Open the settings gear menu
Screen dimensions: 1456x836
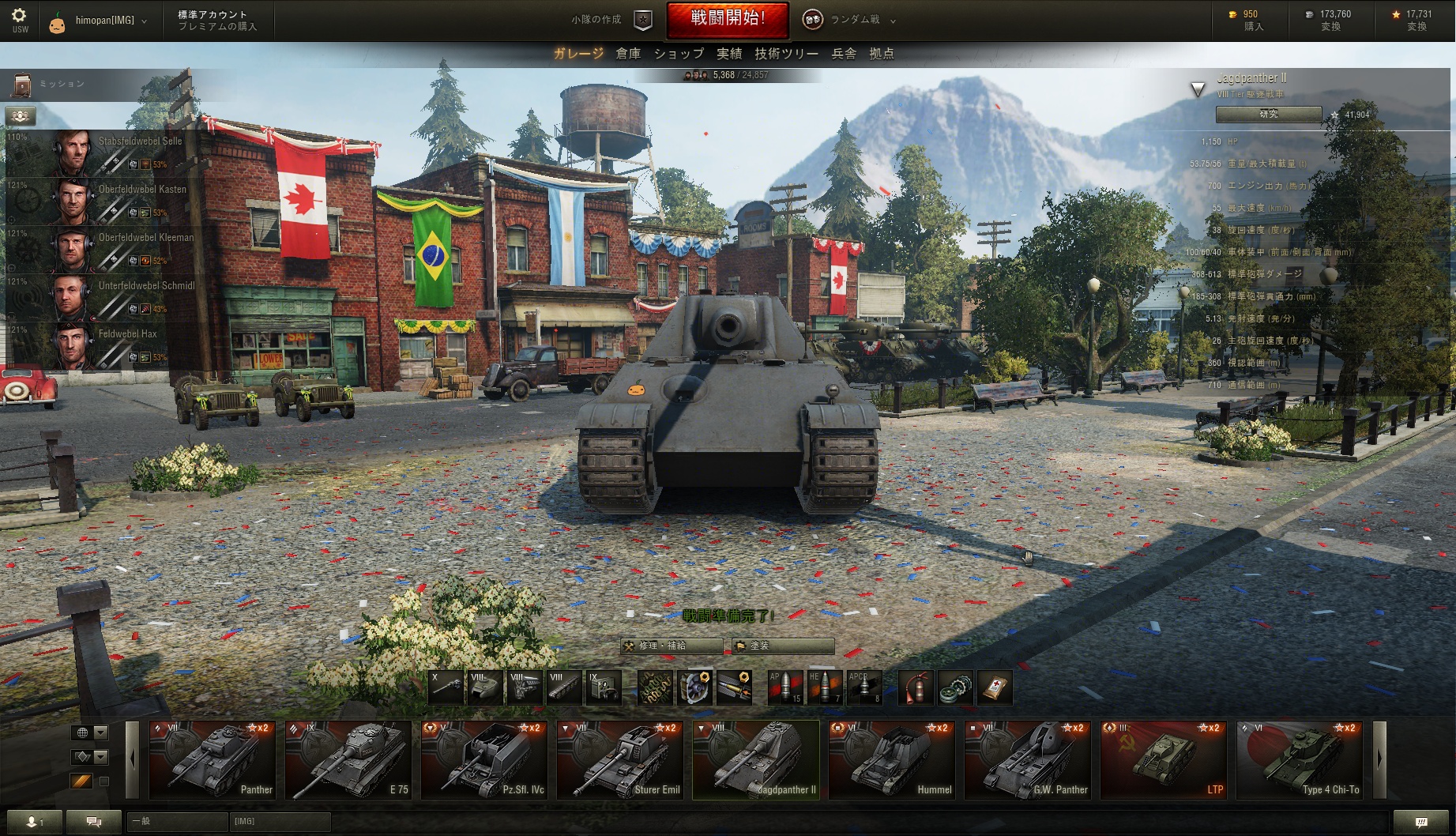(20, 19)
